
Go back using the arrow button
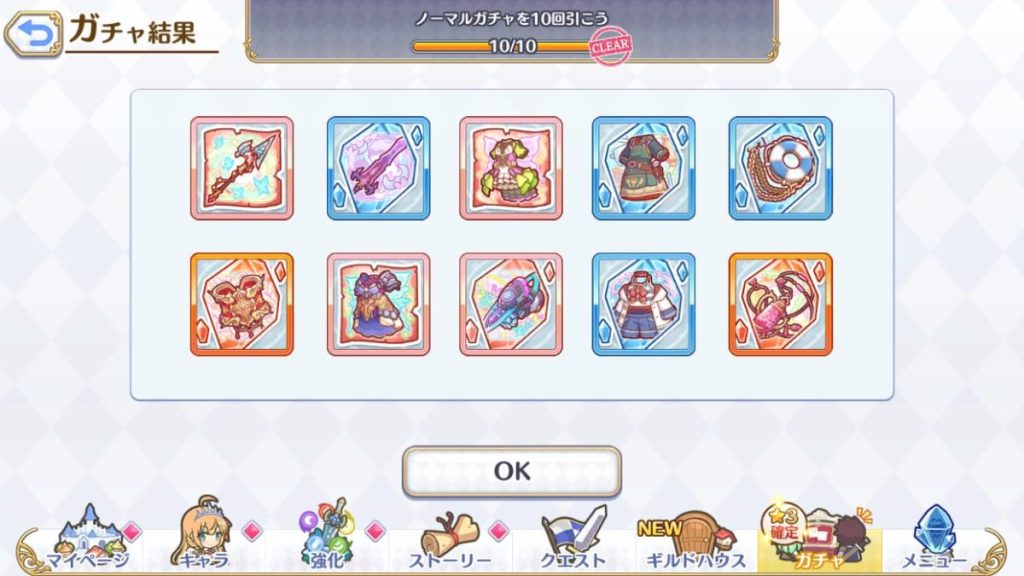click(x=33, y=33)
